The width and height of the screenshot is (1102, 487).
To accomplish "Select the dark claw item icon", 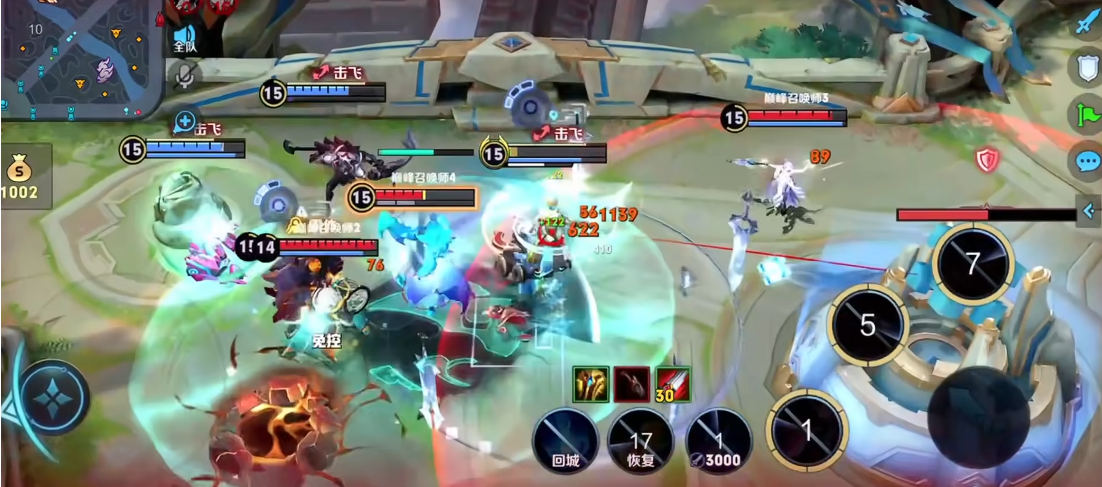I will (631, 383).
